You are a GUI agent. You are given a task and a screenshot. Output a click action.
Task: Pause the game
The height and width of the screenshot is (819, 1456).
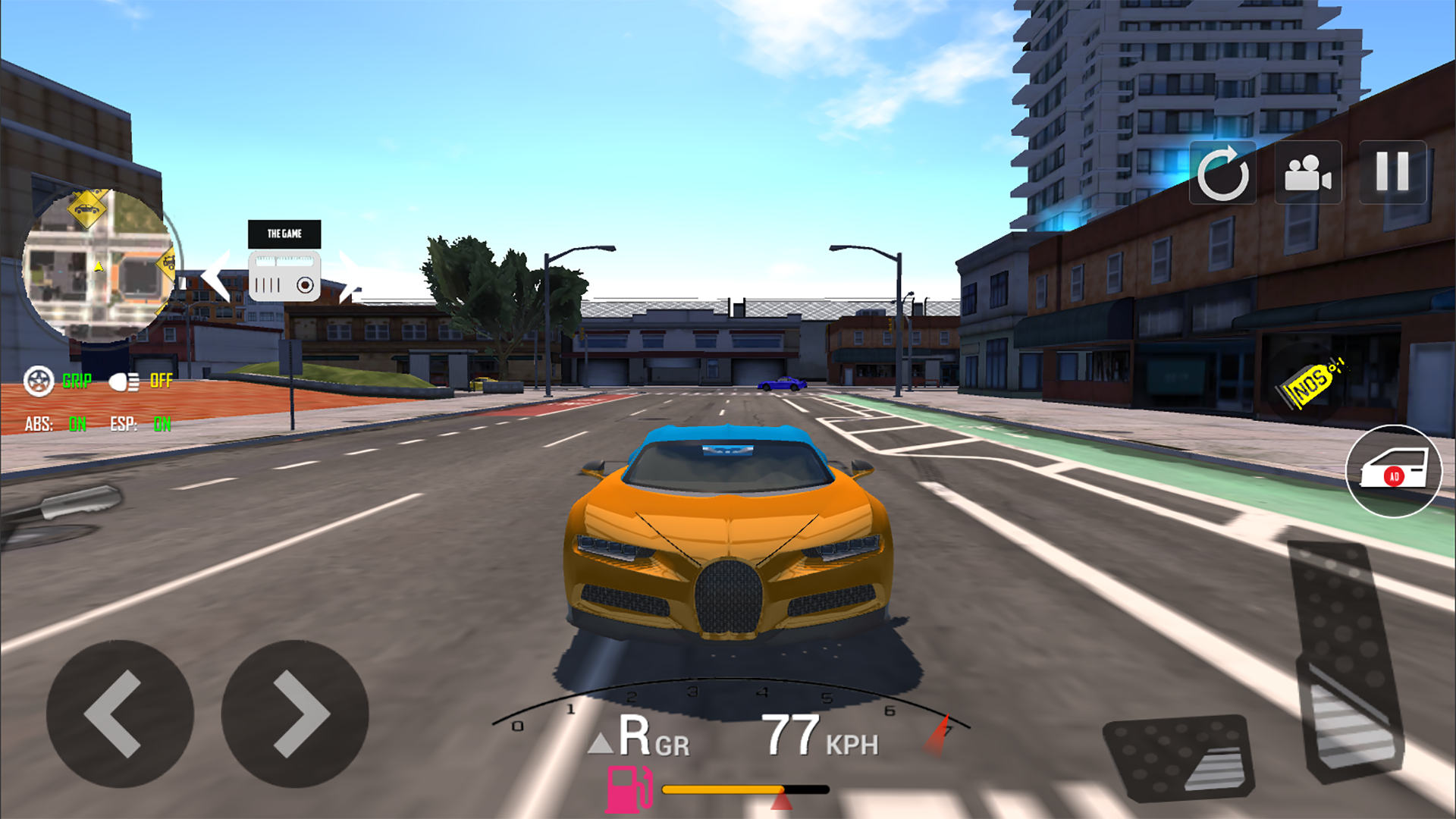click(1391, 174)
